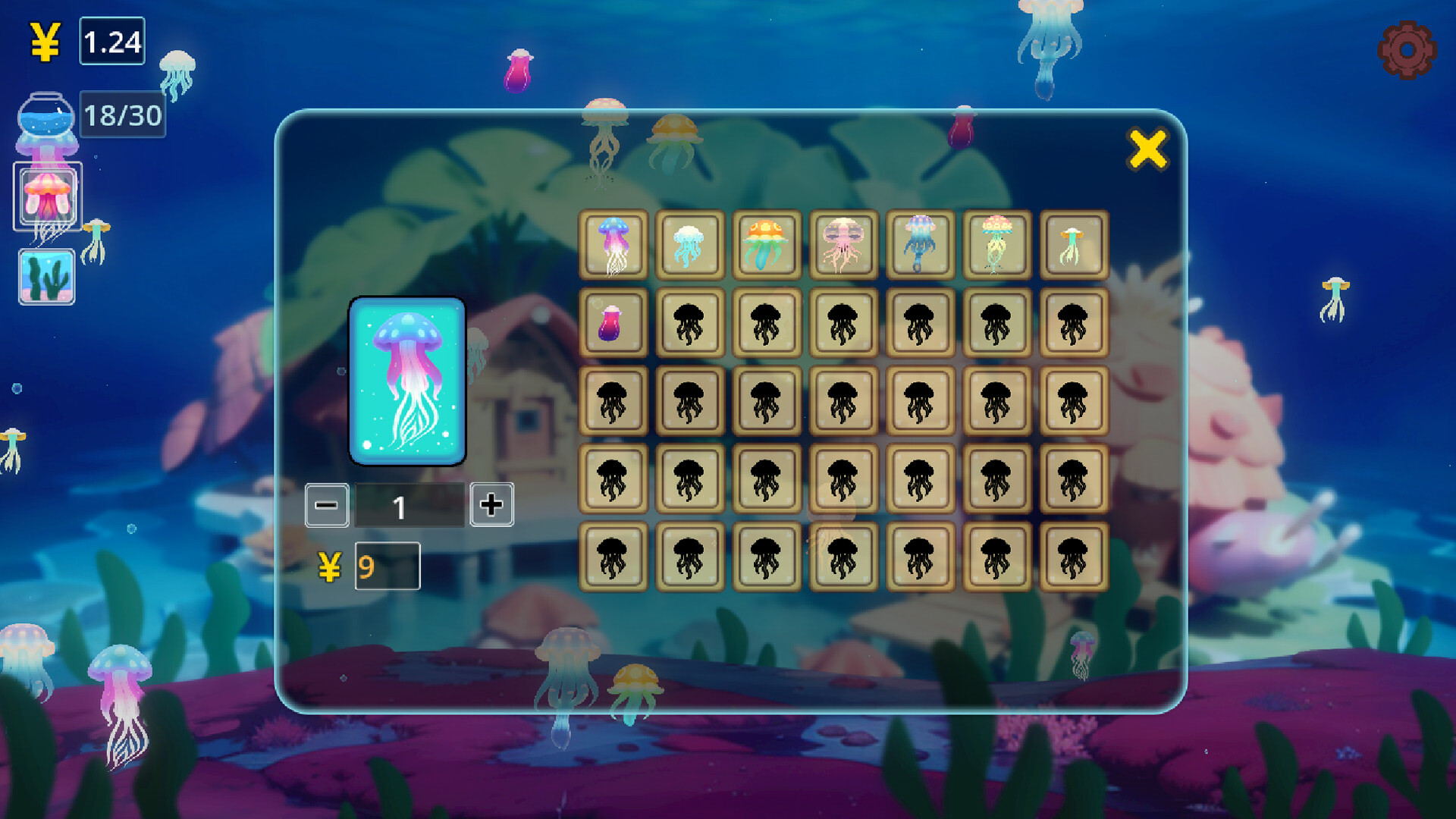Image resolution: width=1456 pixels, height=819 pixels.
Task: Select the blue jellyfish in the catalog
Action: (614, 246)
